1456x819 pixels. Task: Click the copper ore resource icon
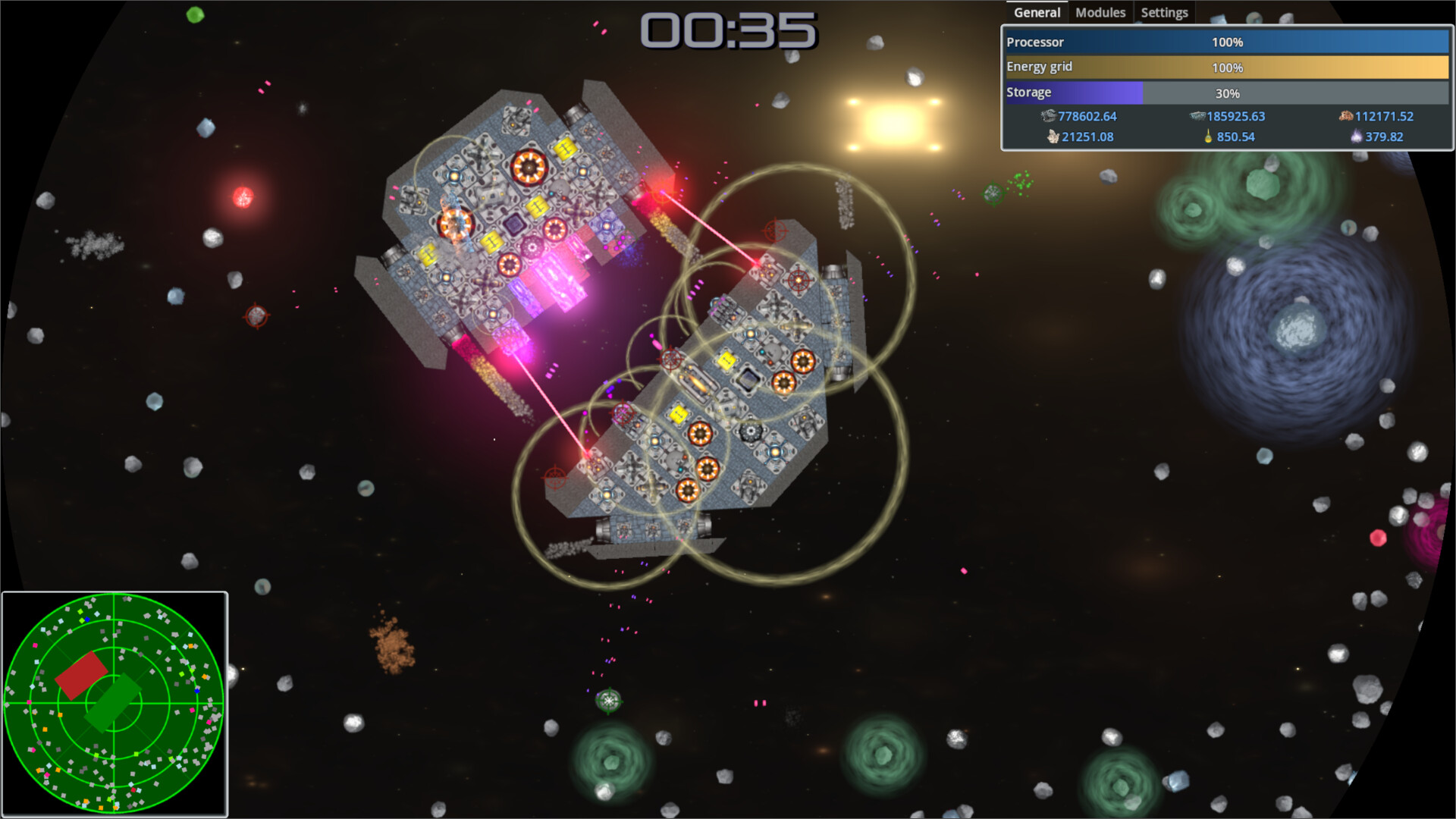tap(1345, 116)
